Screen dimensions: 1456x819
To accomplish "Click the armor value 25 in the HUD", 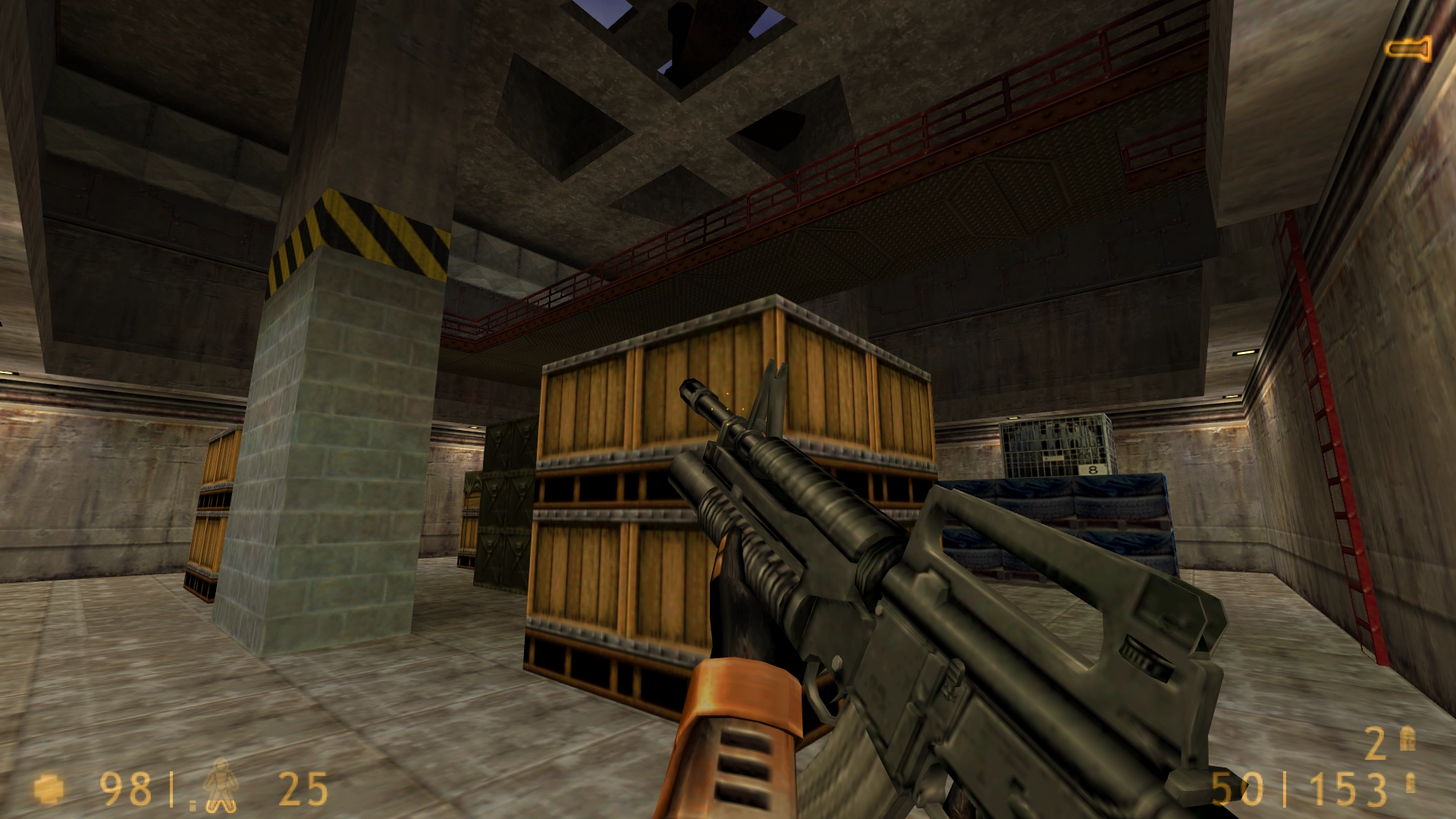I will point(303,789).
